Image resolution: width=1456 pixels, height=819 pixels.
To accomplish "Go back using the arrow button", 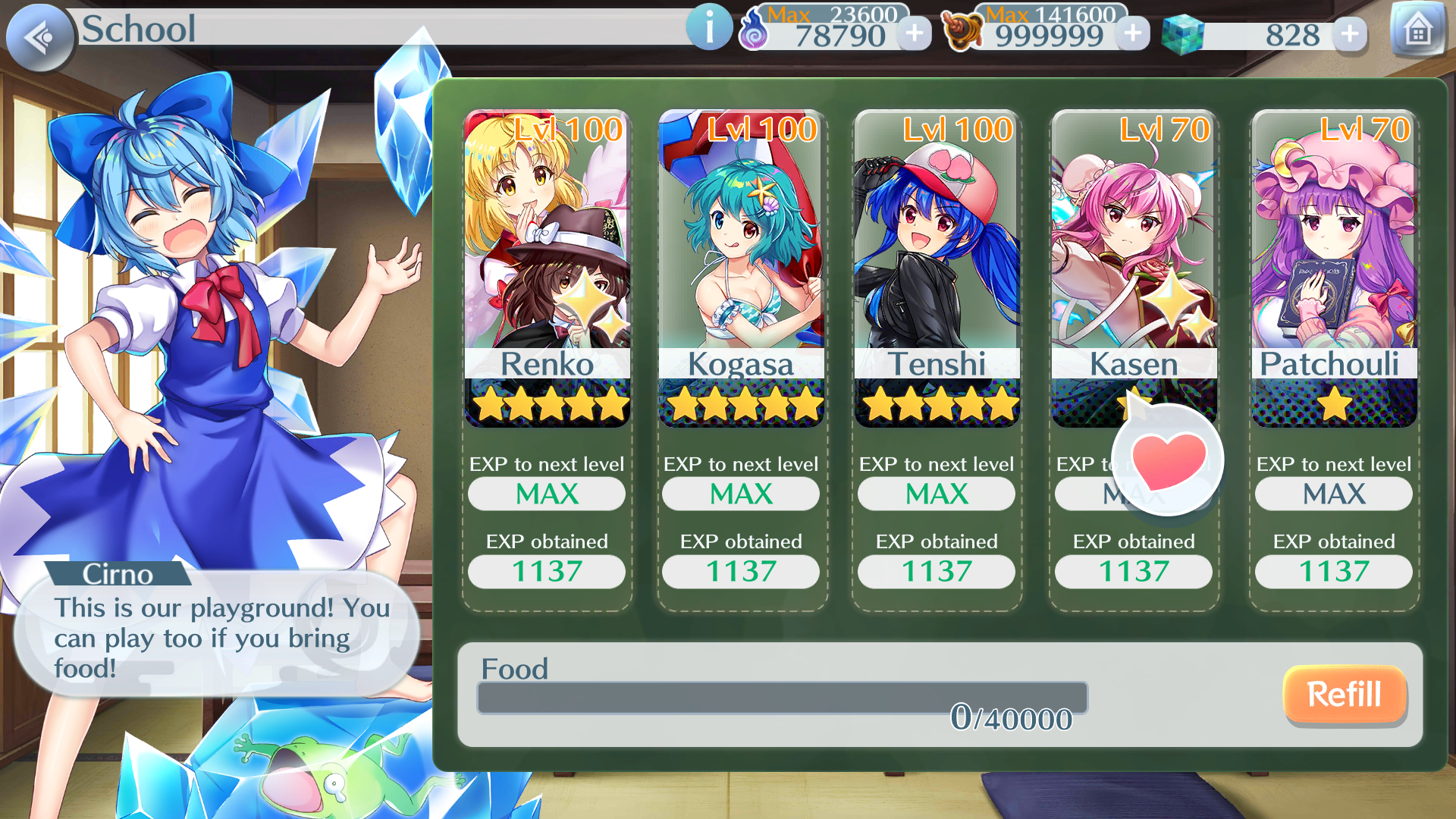I will (39, 36).
